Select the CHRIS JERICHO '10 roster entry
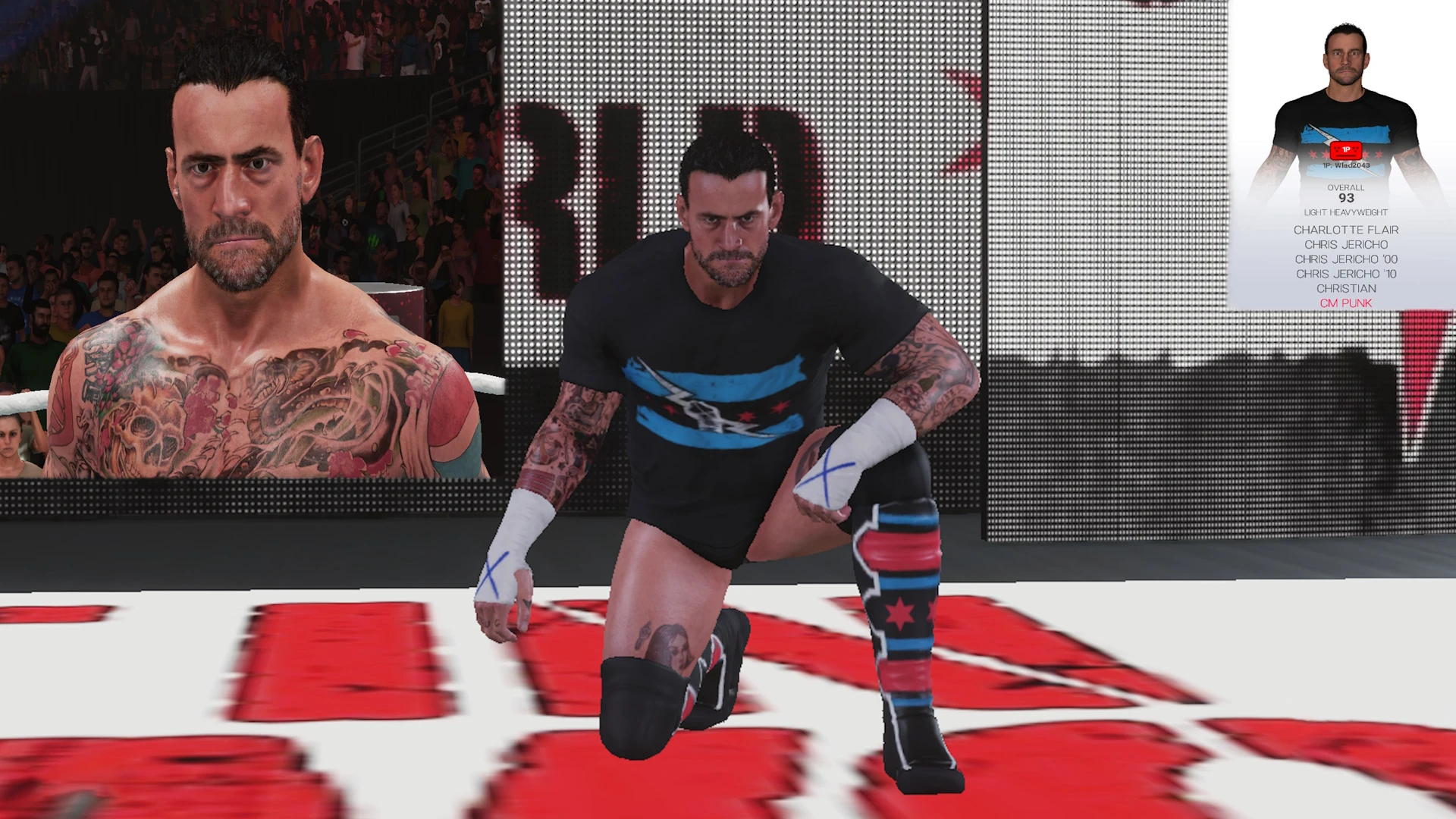This screenshot has height=819, width=1456. tap(1345, 272)
